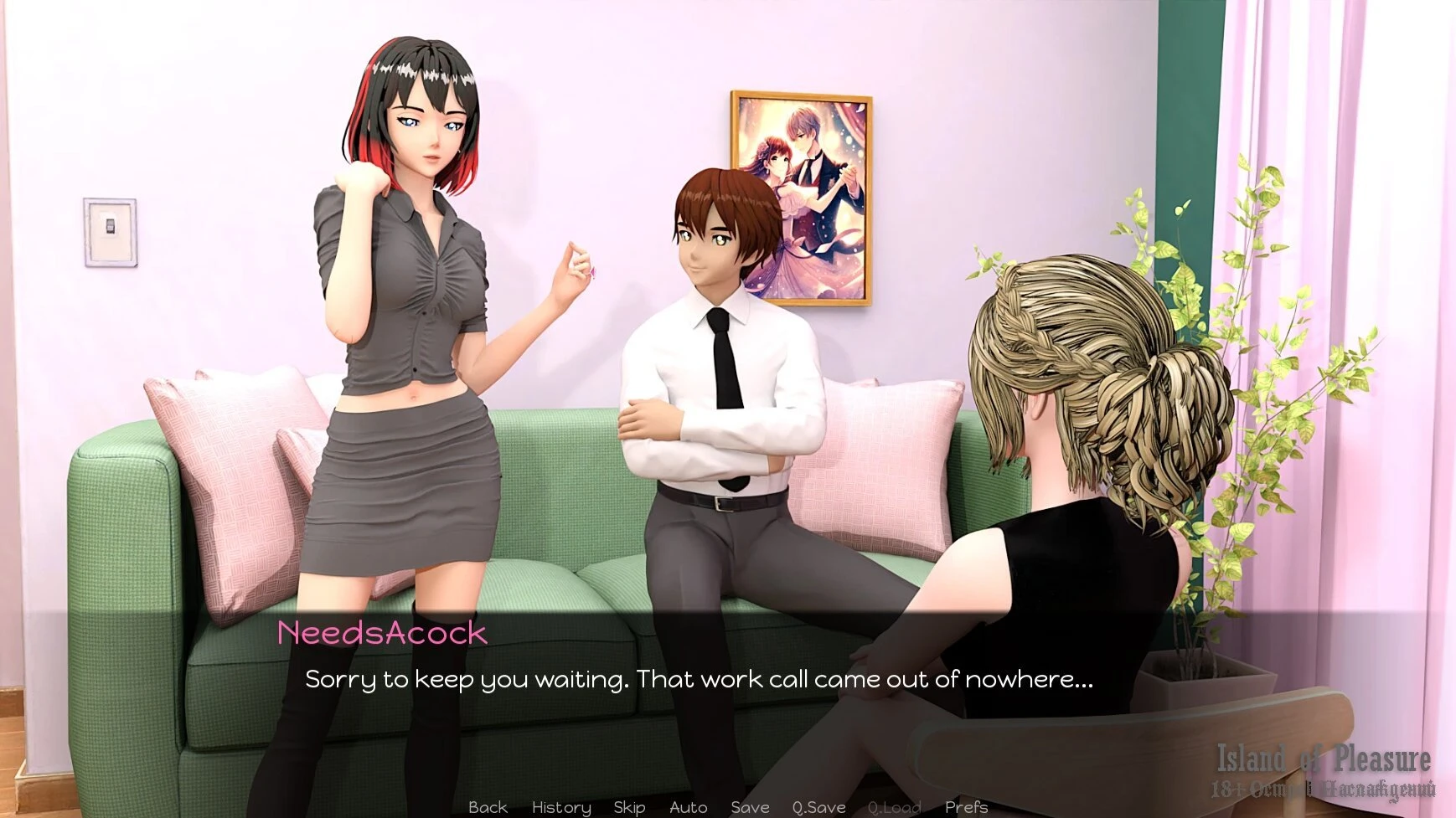
Task: Toggle Auto-advance mode
Action: pos(688,807)
